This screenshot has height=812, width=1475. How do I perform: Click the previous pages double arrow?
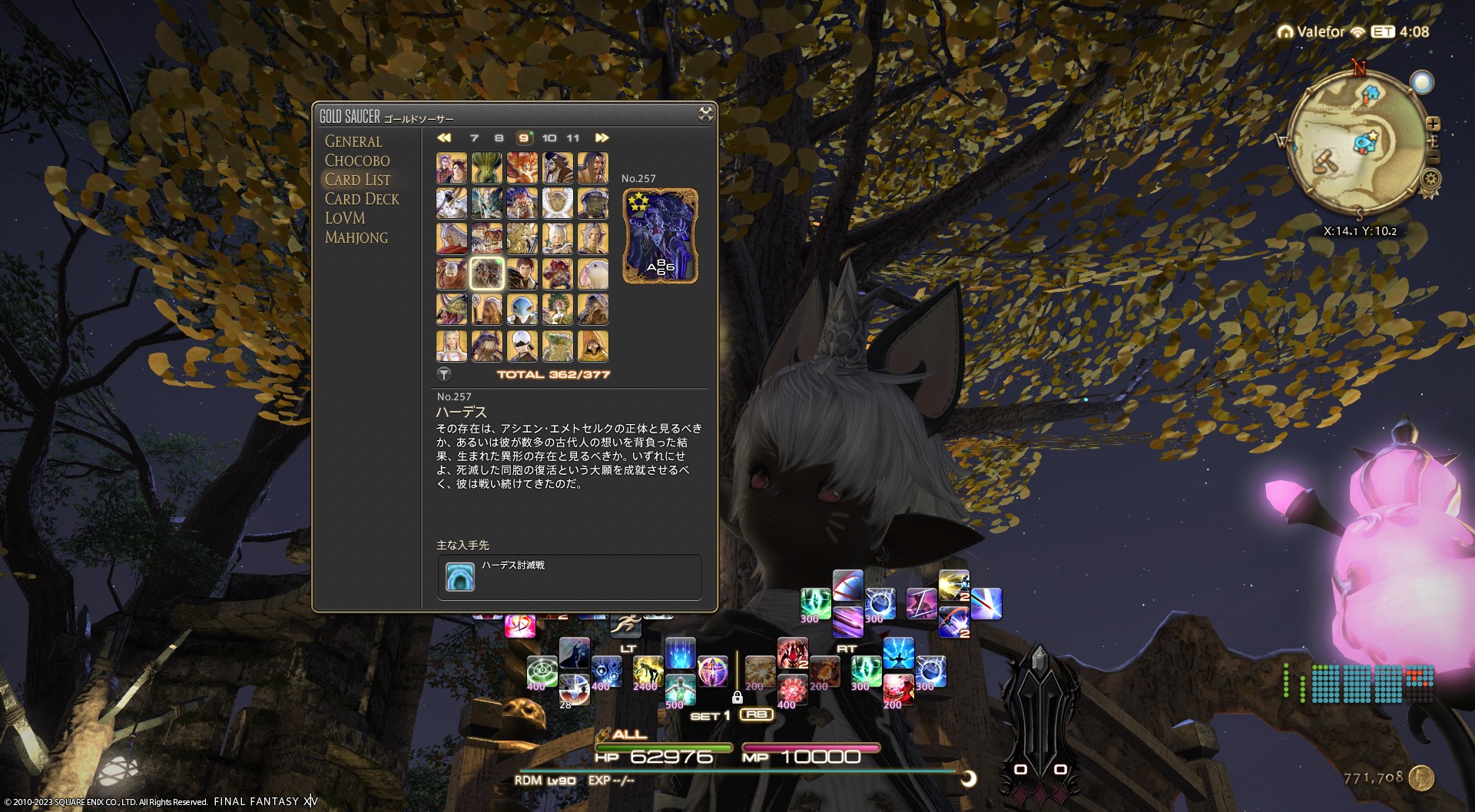pyautogui.click(x=444, y=138)
